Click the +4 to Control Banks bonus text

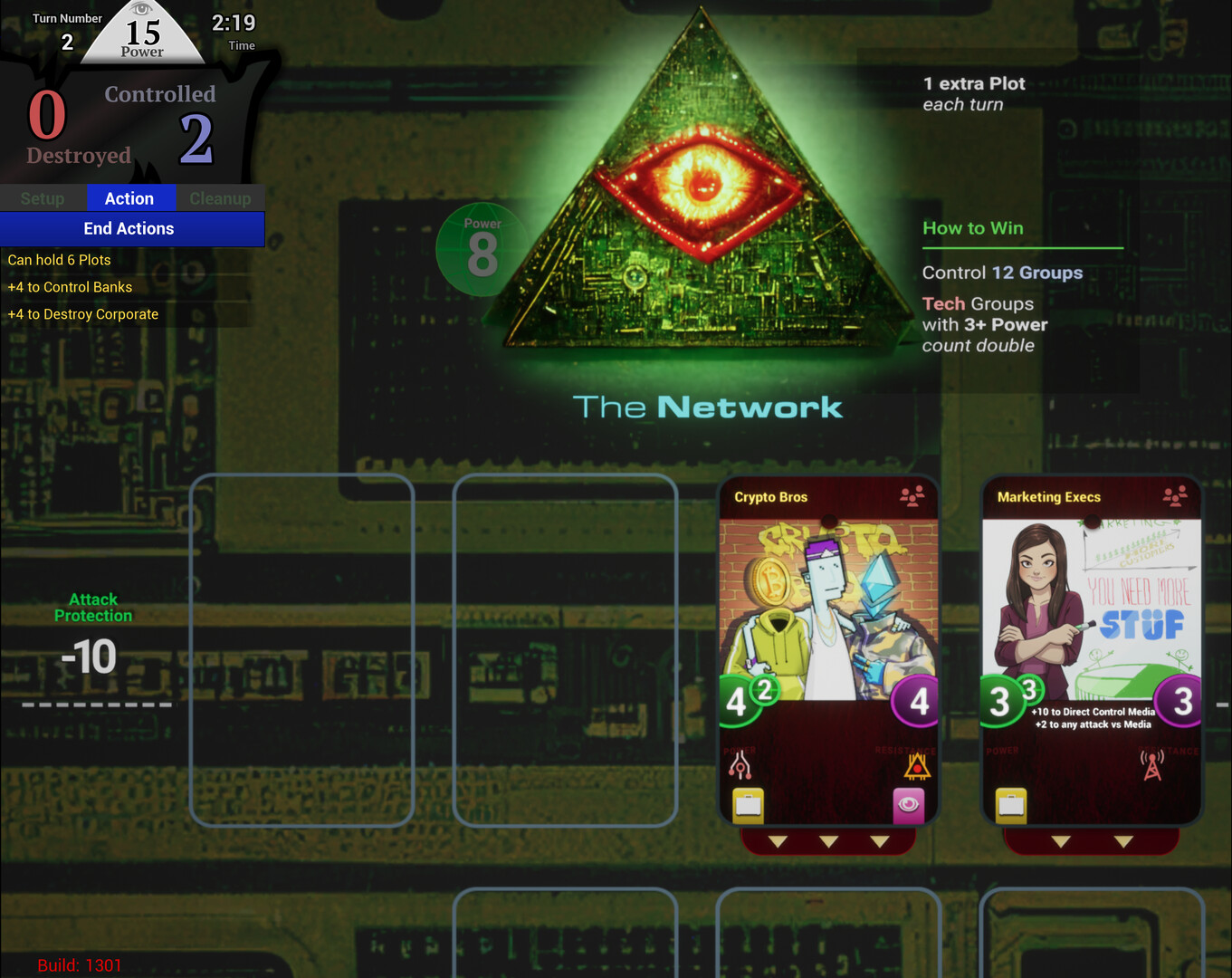pyautogui.click(x=69, y=287)
